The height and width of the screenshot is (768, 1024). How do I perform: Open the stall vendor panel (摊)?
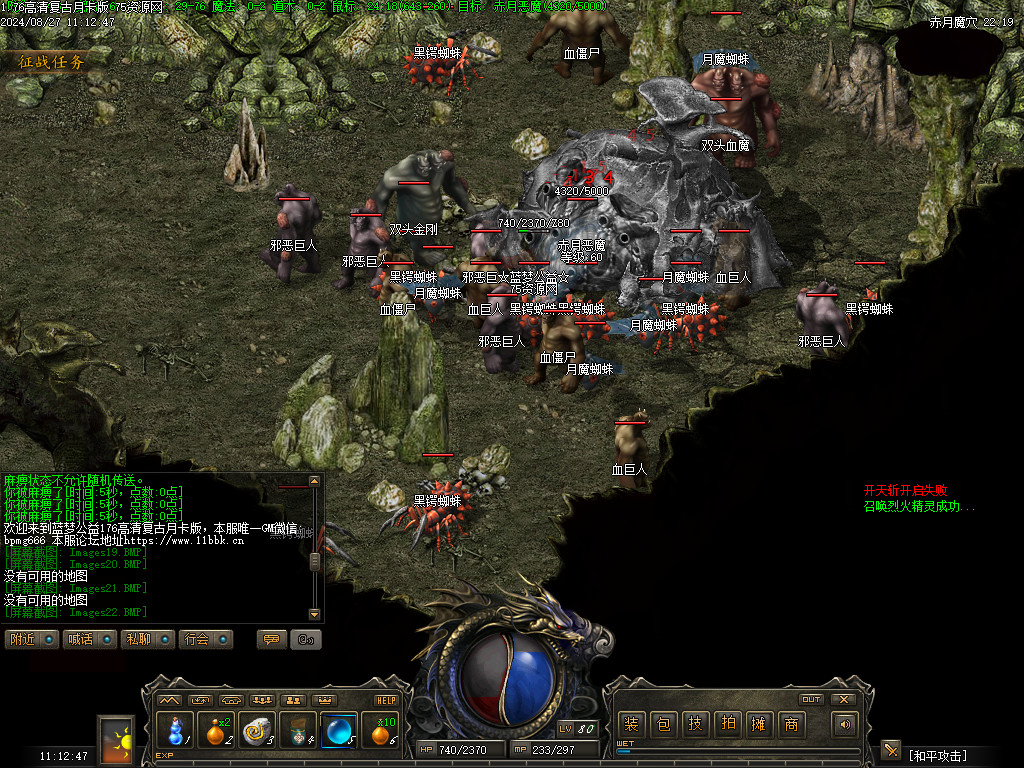point(759,724)
